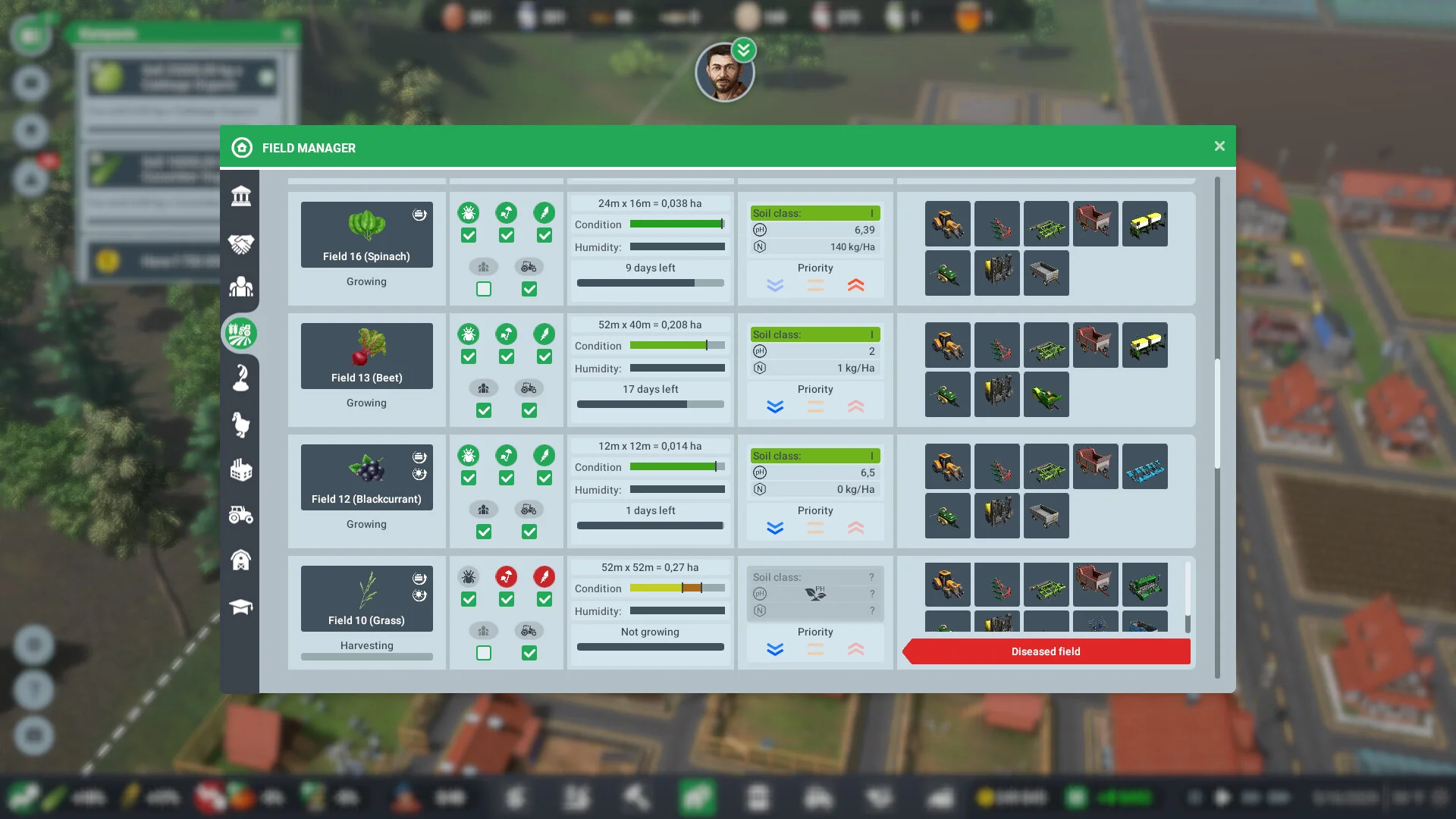Image resolution: width=1456 pixels, height=819 pixels.
Task: Set Field 12 Blackcurrant priority to medium
Action: click(815, 528)
